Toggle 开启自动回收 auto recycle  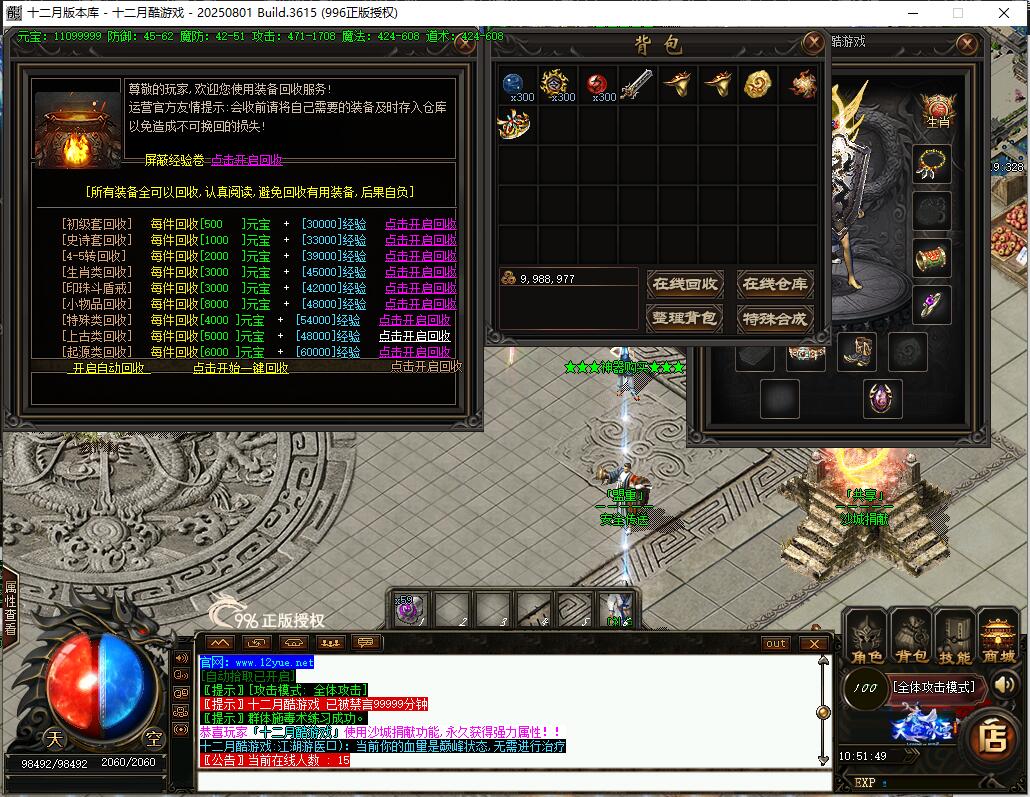(109, 368)
